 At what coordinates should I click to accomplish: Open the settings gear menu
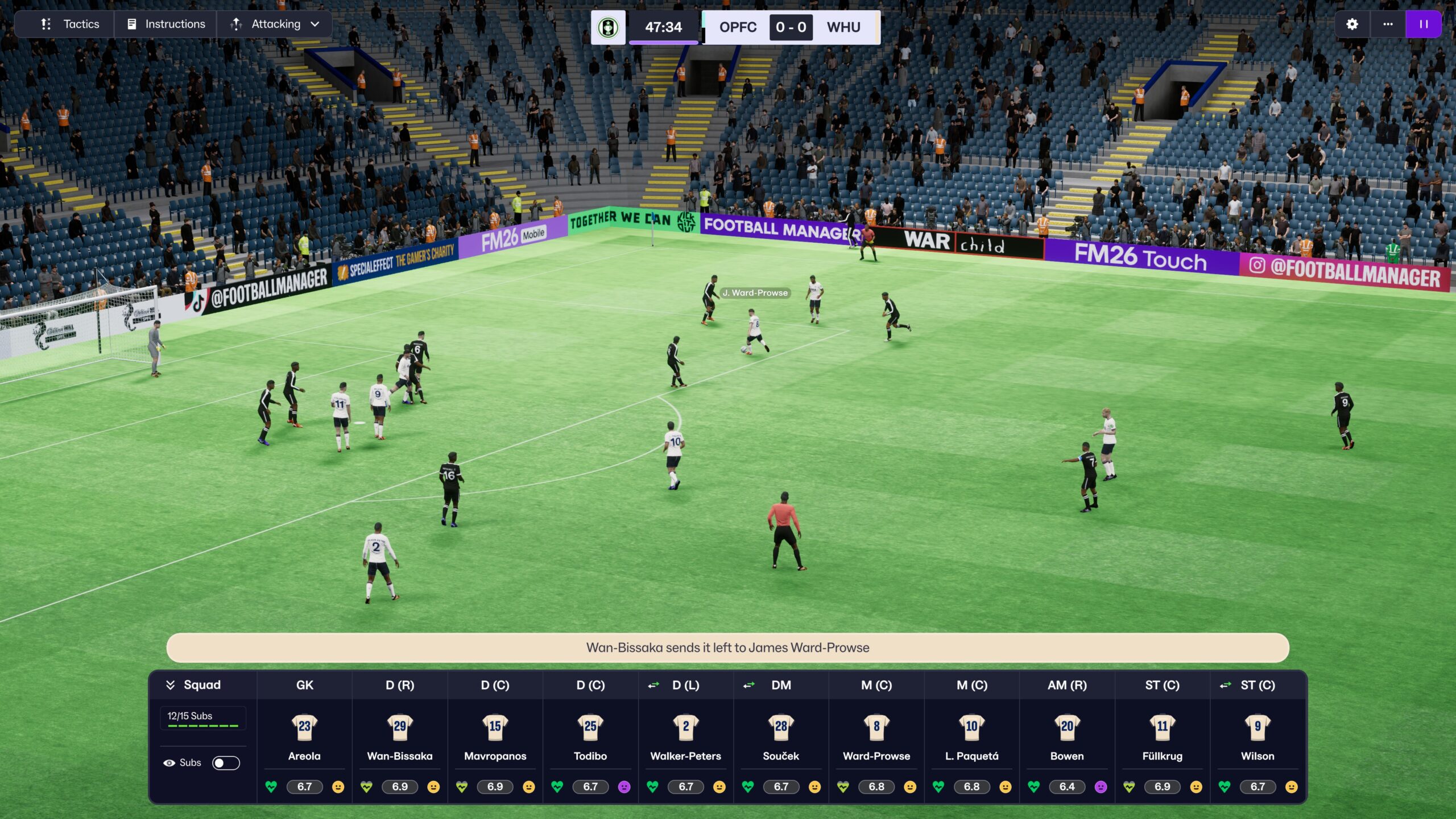[1352, 24]
